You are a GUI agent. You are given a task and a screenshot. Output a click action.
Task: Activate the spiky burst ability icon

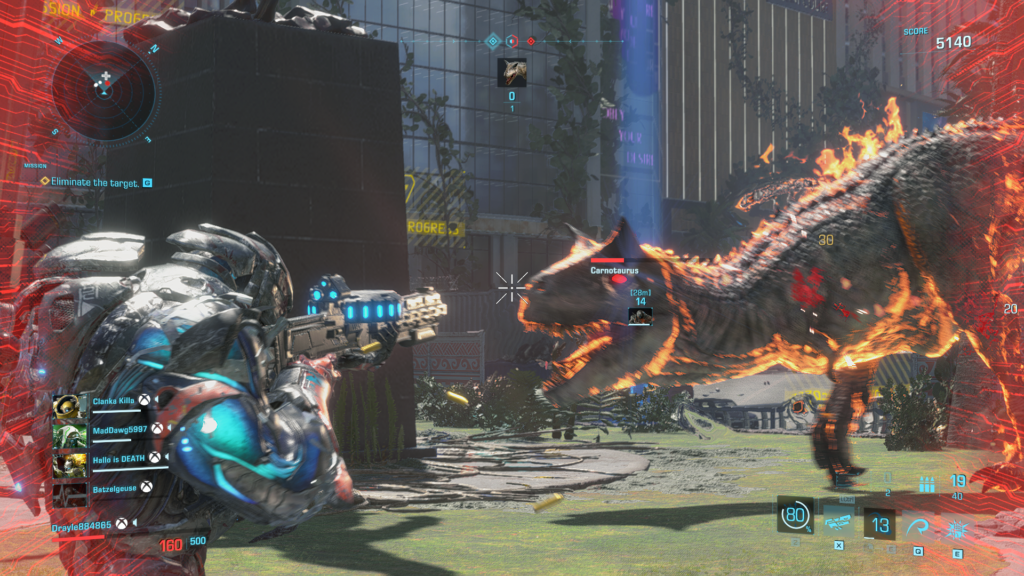956,525
